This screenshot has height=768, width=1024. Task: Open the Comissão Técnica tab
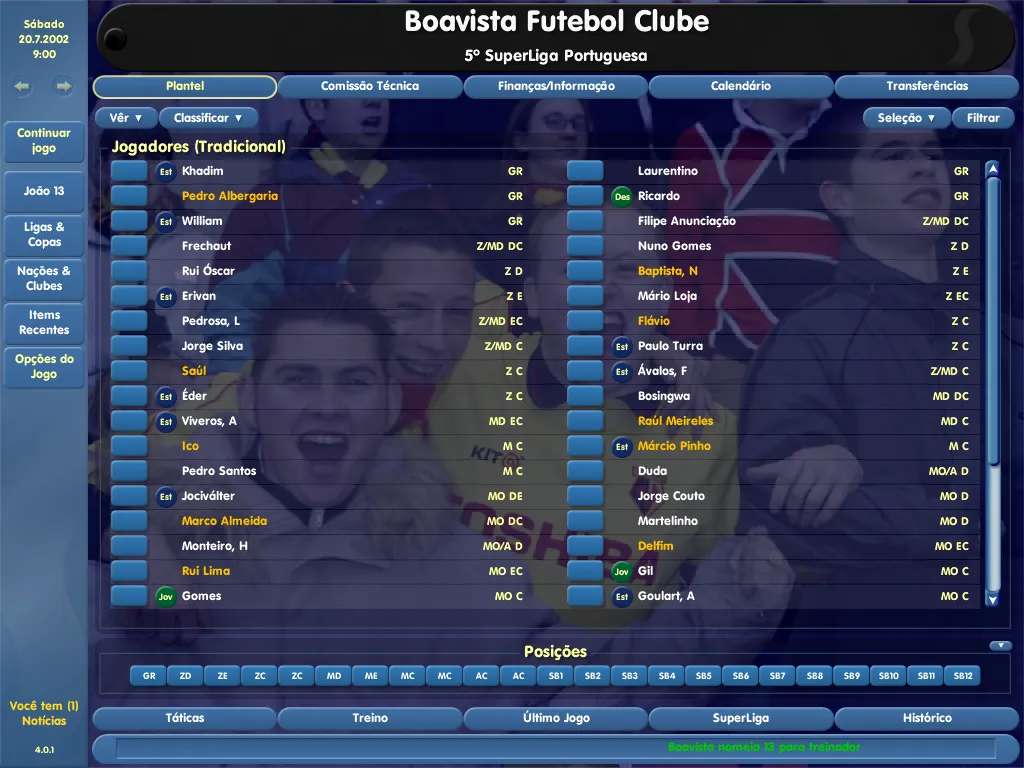click(370, 87)
